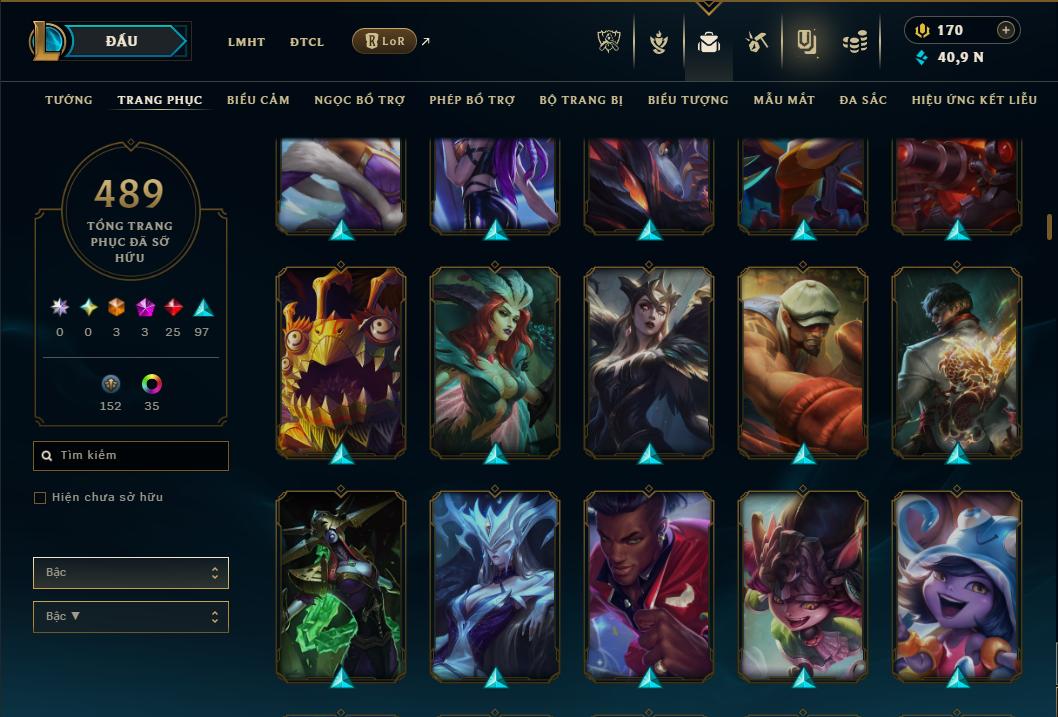Select the yellow toothy monster skin card
This screenshot has width=1058, height=717.
click(x=341, y=360)
